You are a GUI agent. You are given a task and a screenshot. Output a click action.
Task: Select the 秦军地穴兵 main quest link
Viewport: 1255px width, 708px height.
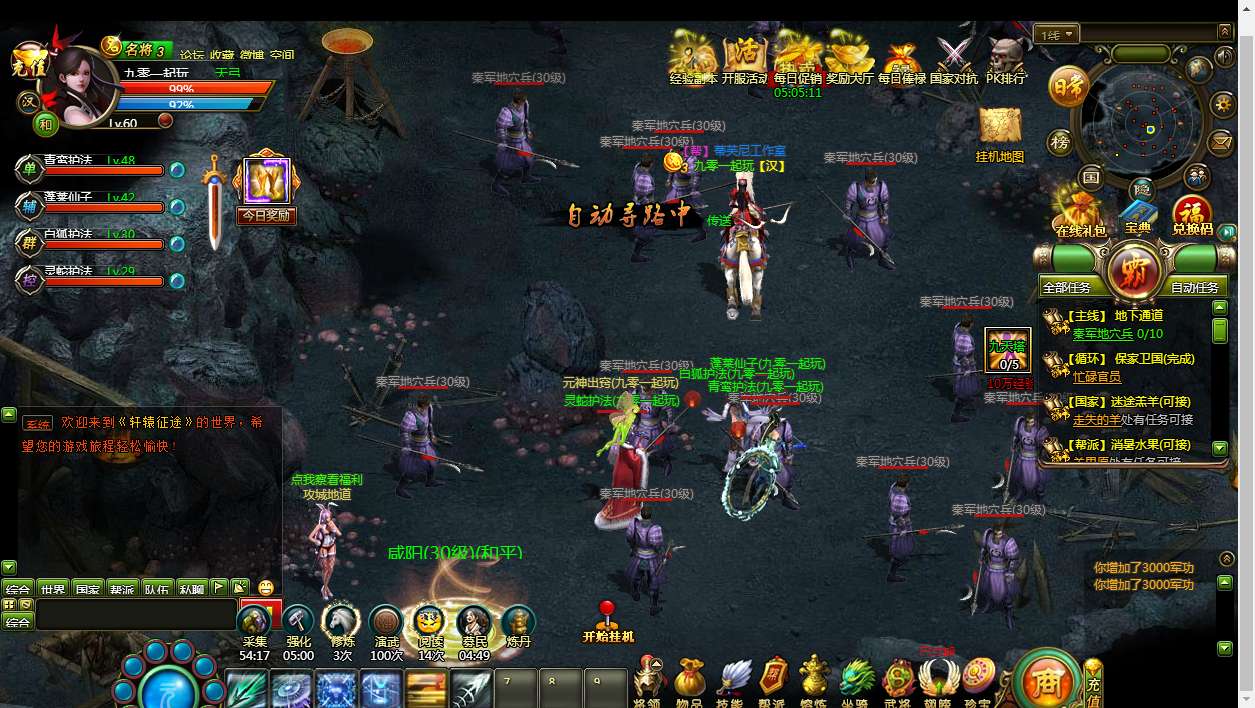point(1103,334)
